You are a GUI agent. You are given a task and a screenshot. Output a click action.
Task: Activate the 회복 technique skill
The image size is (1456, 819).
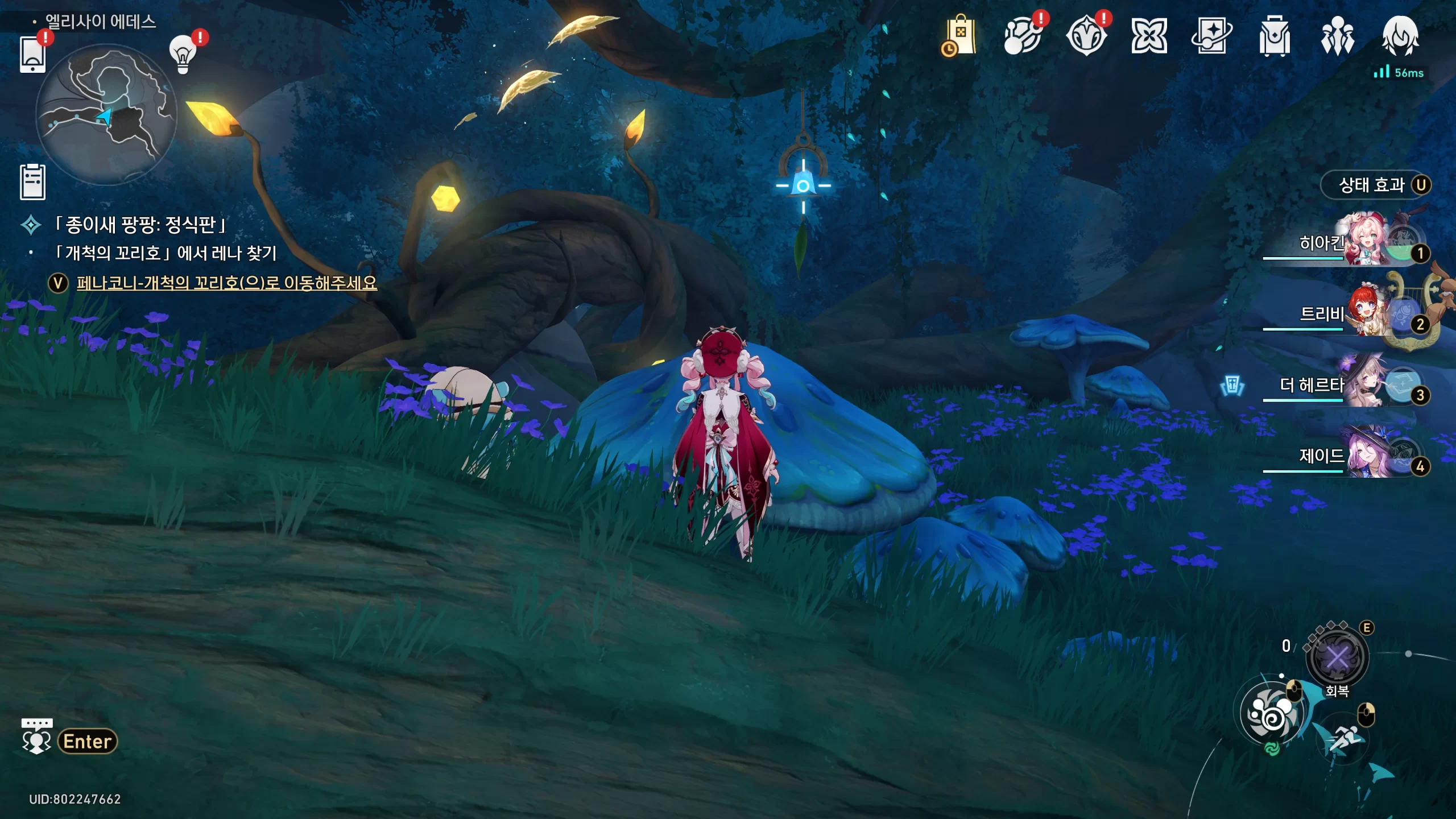tap(1337, 658)
